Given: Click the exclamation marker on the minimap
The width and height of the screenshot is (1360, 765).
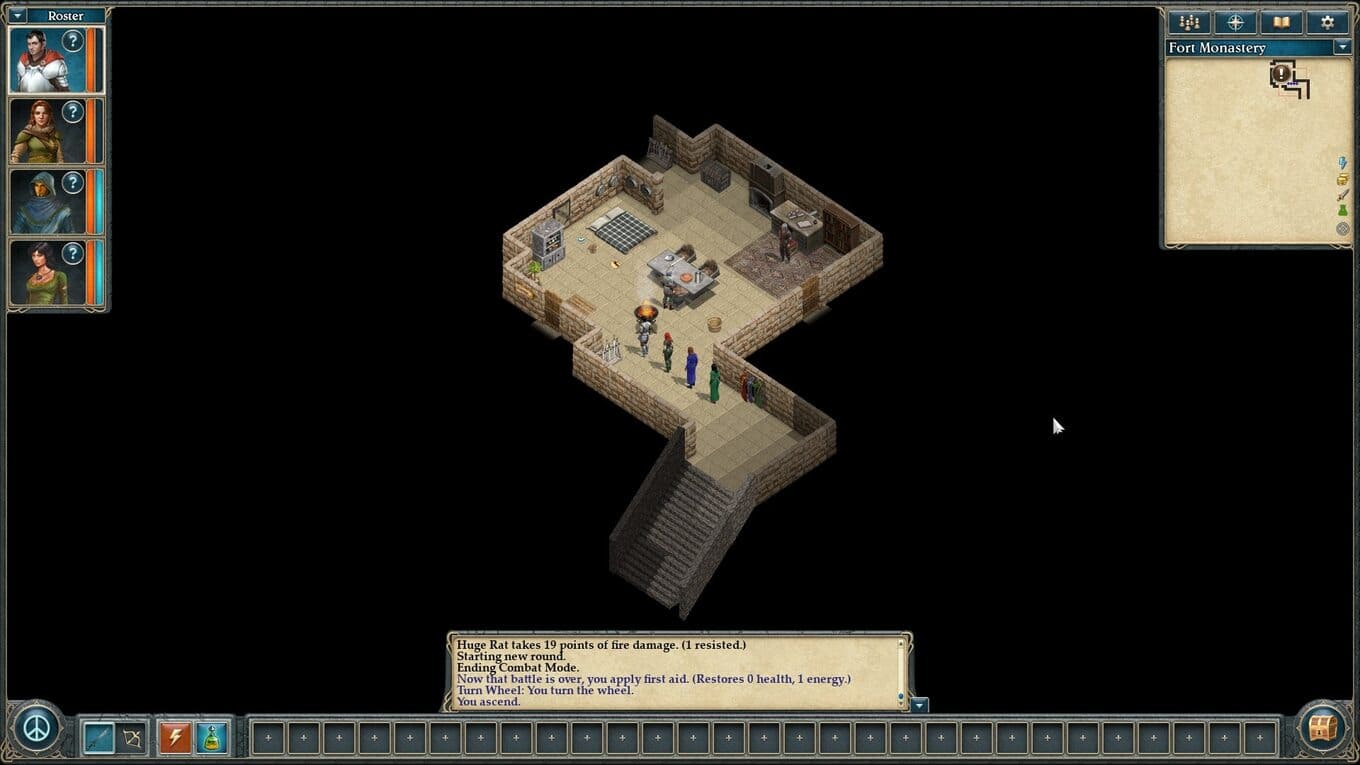Looking at the screenshot, I should tap(1282, 75).
